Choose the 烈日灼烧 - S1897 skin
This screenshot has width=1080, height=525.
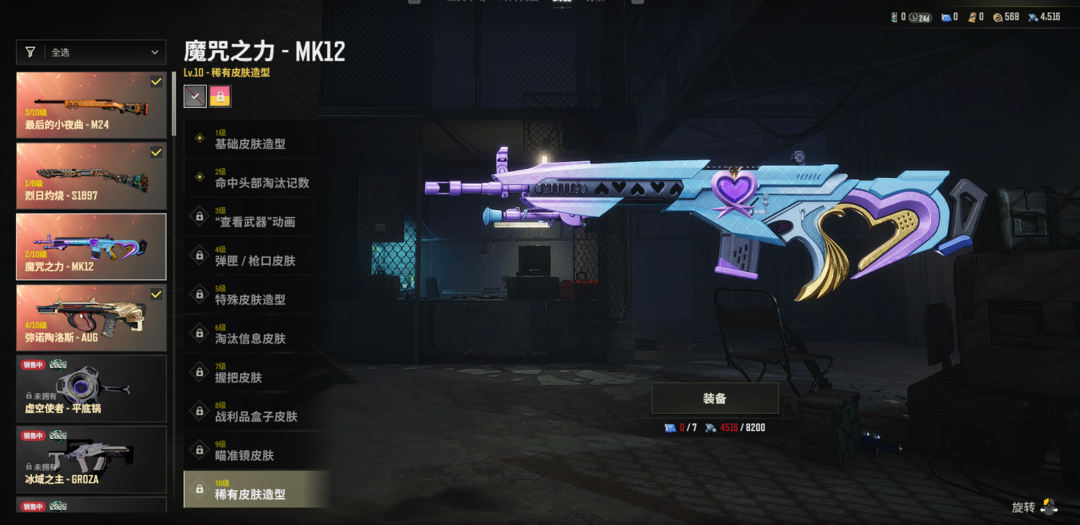pyautogui.click(x=91, y=176)
